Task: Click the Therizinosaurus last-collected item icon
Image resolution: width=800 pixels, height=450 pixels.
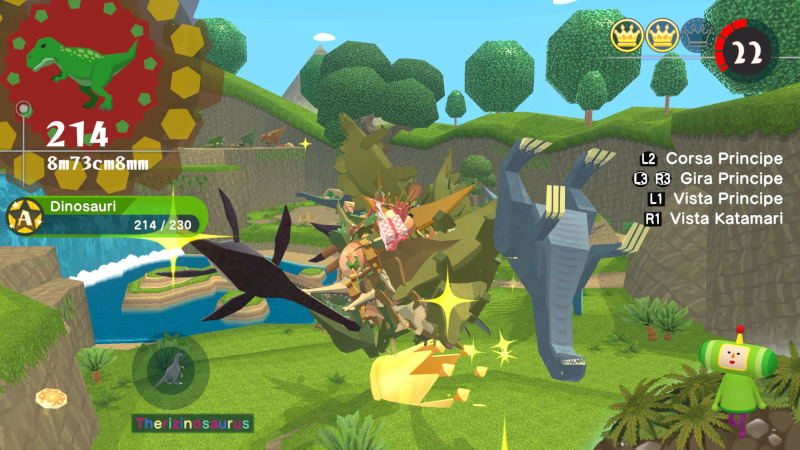Action: [x=174, y=368]
